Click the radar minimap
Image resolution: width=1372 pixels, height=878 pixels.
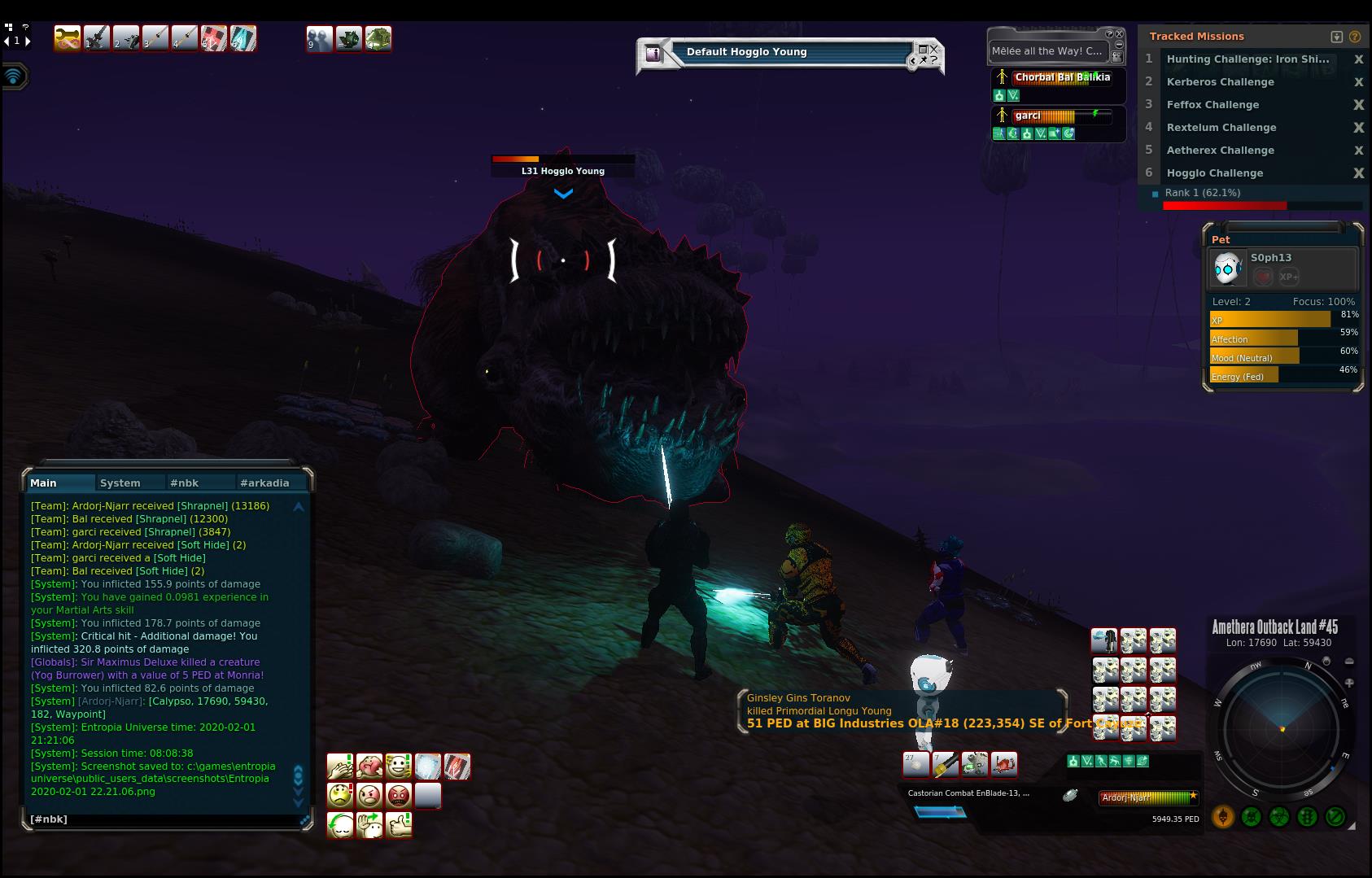tap(1282, 727)
